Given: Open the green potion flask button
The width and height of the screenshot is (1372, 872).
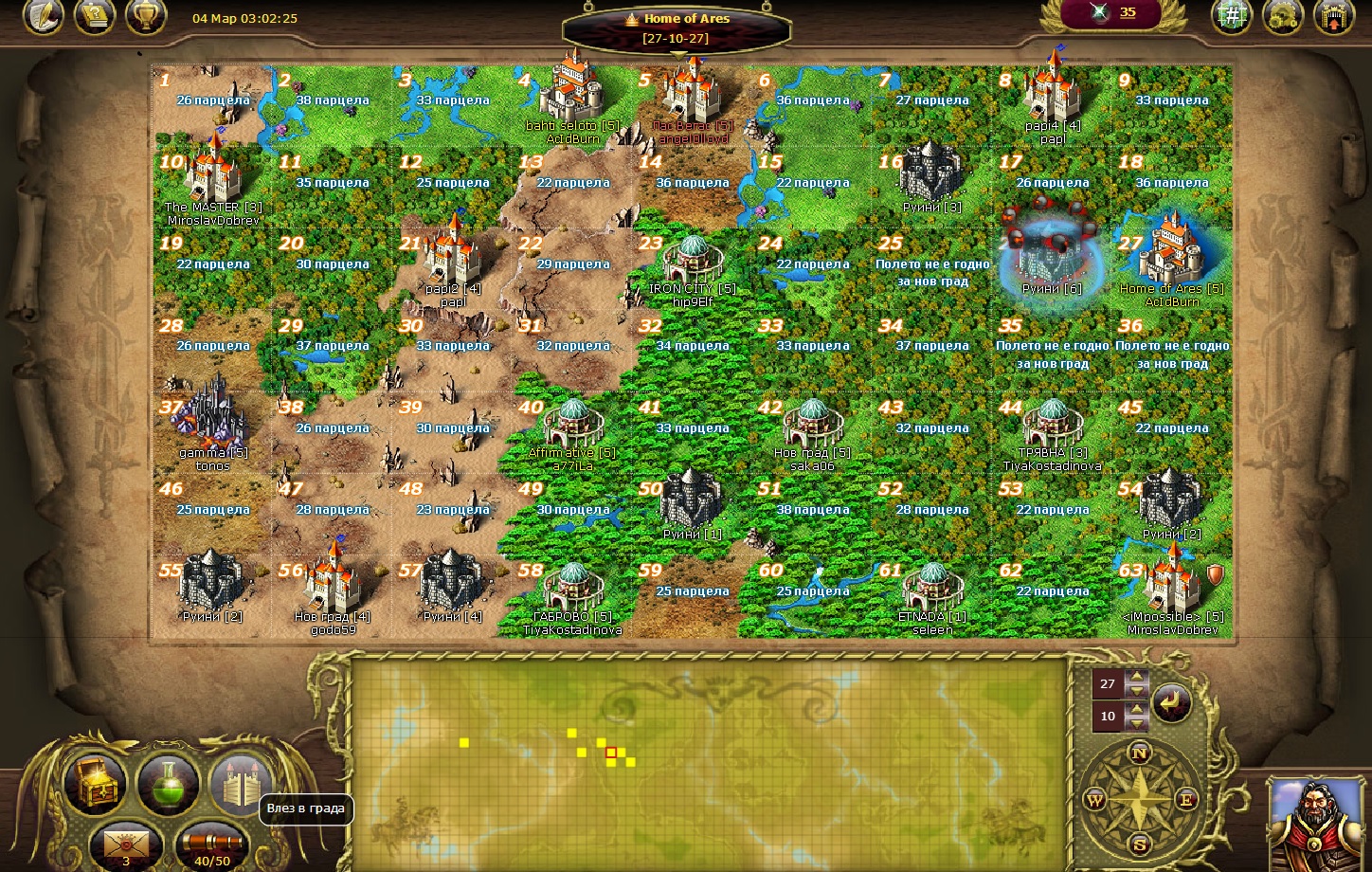Looking at the screenshot, I should coord(168,784).
